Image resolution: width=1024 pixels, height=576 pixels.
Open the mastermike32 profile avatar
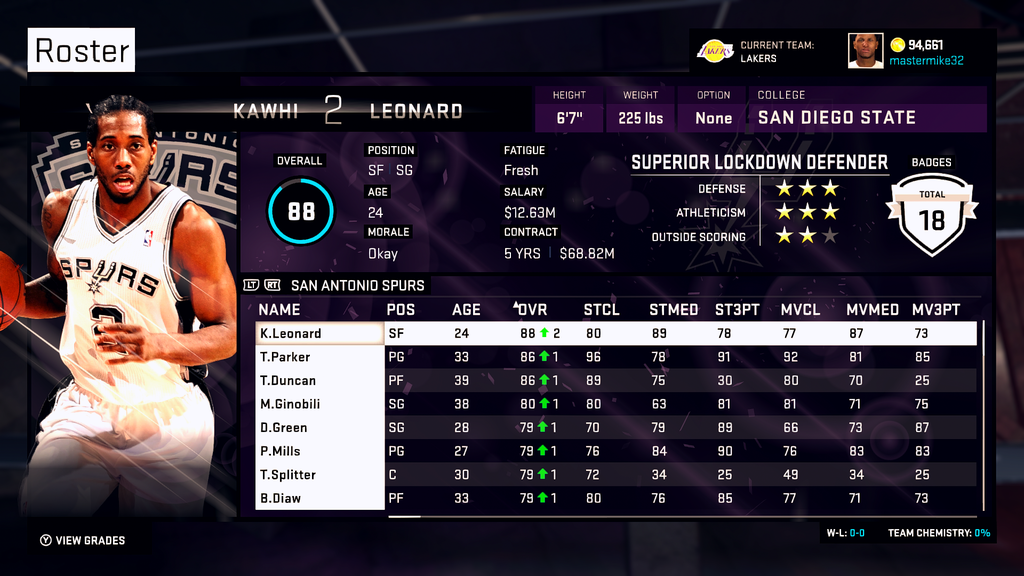point(865,51)
